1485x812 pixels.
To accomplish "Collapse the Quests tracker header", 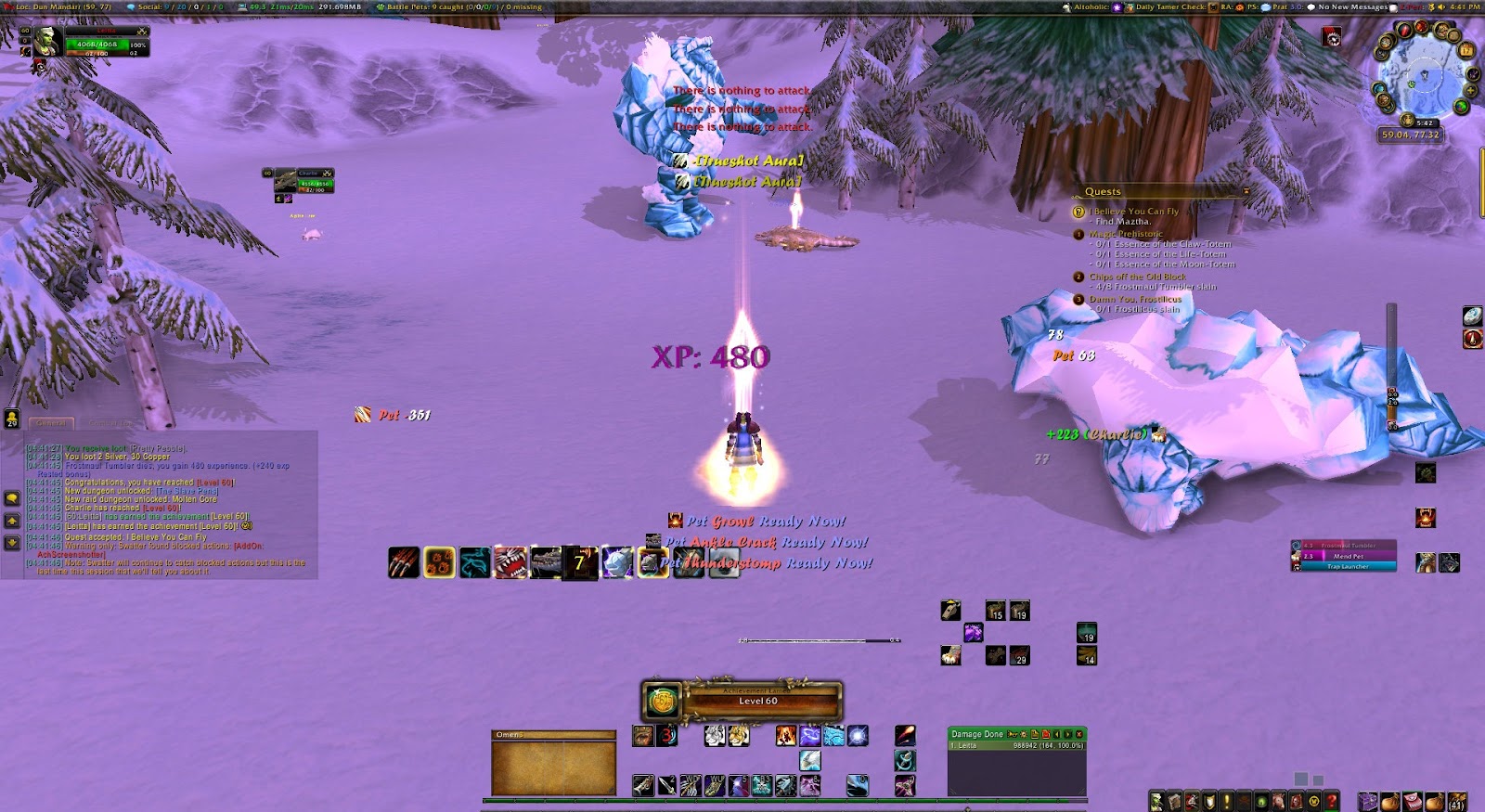I will [1246, 192].
